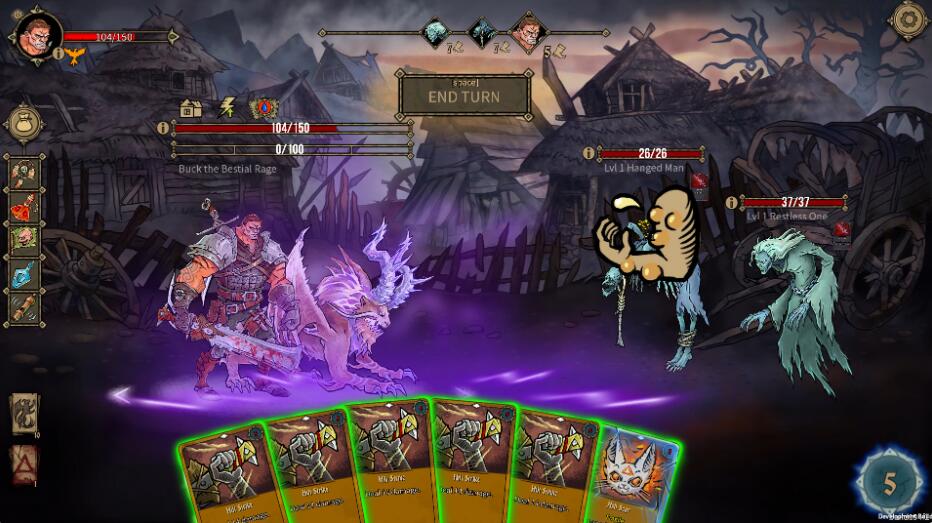End the current turn
Screen dimensions: 932x523
(x=465, y=96)
